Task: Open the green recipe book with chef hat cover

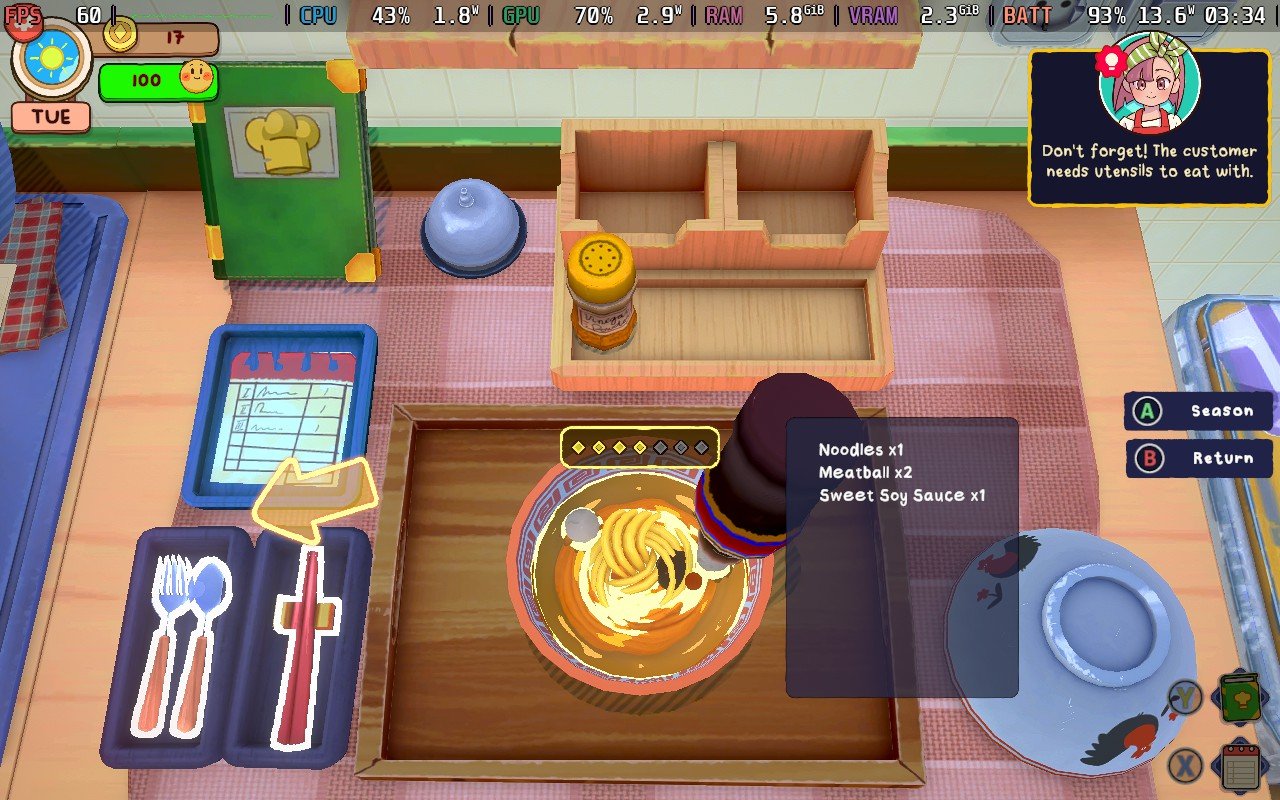Action: tap(285, 180)
